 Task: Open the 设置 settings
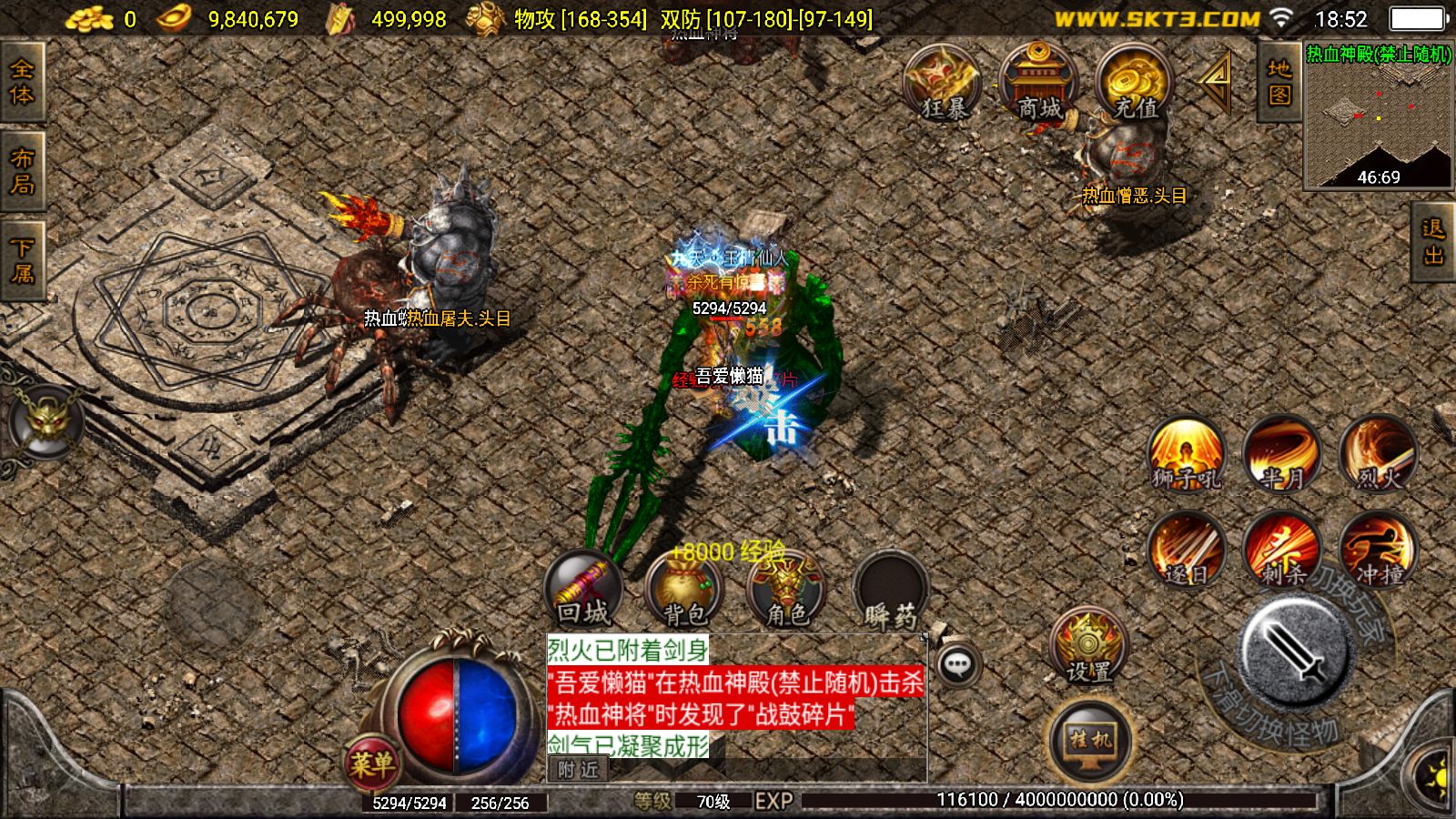pyautogui.click(x=1088, y=647)
